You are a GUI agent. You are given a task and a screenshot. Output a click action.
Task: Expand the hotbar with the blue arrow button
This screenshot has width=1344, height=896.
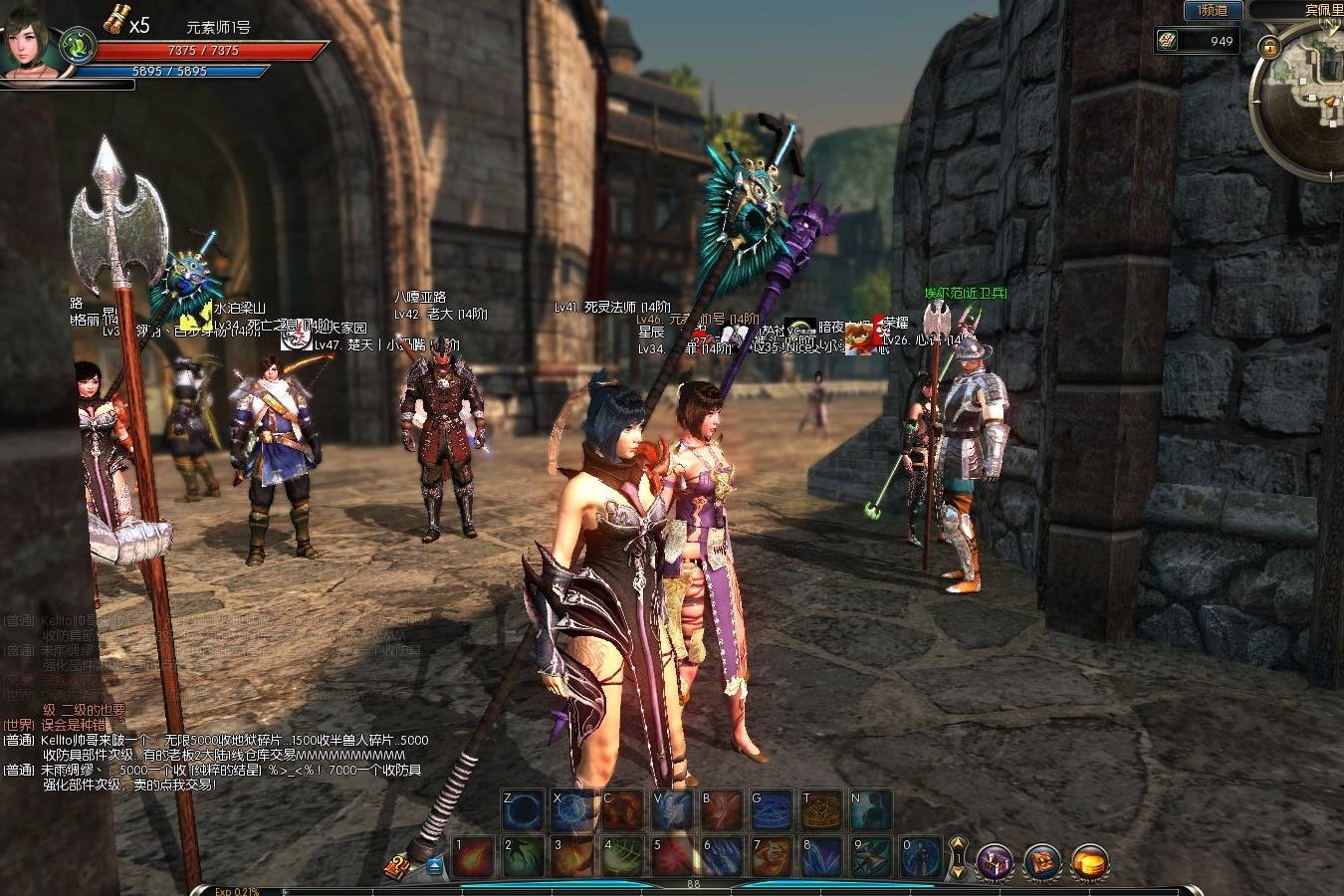click(x=435, y=866)
